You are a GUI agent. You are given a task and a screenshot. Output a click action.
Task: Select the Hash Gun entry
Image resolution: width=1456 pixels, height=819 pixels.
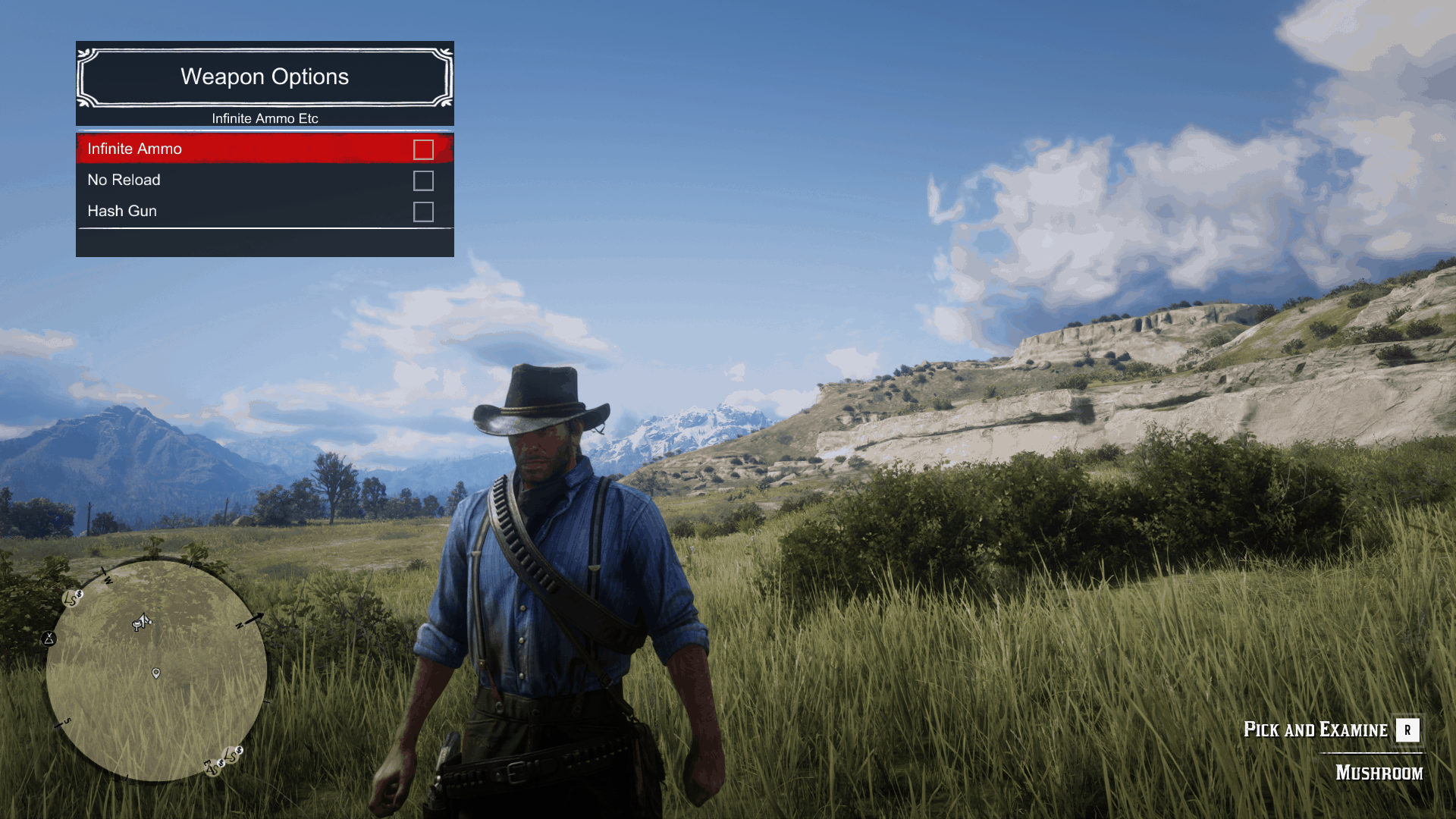(x=122, y=211)
